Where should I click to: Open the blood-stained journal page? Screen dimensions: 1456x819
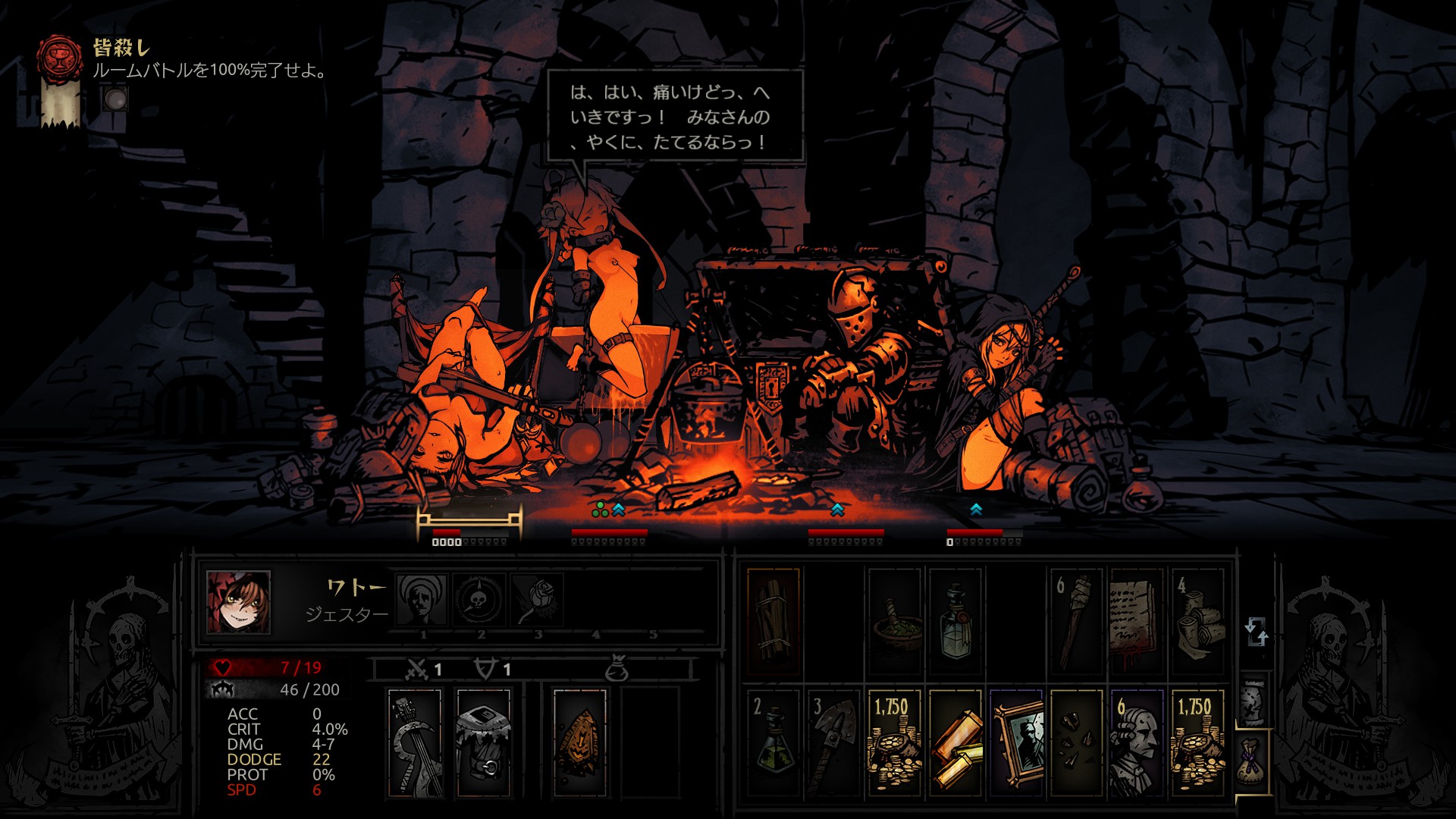1136,622
